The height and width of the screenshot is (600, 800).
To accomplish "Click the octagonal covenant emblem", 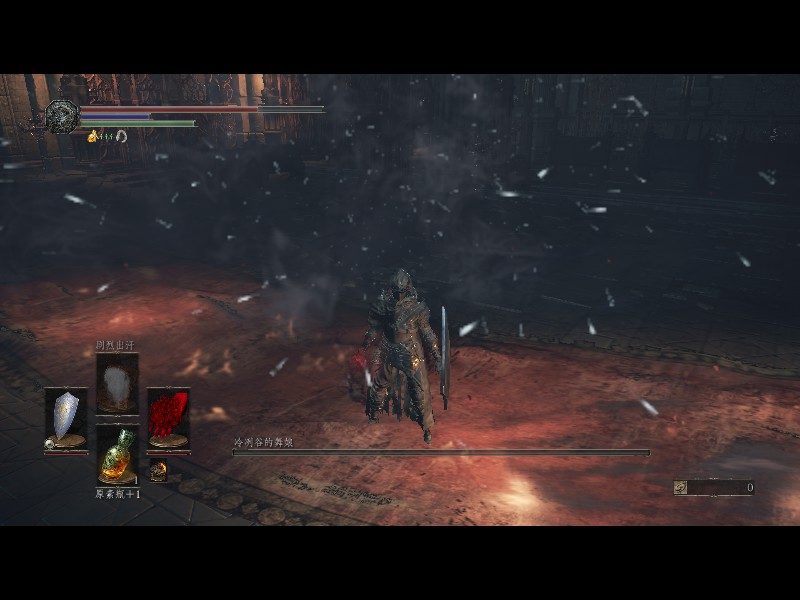I will (62, 116).
